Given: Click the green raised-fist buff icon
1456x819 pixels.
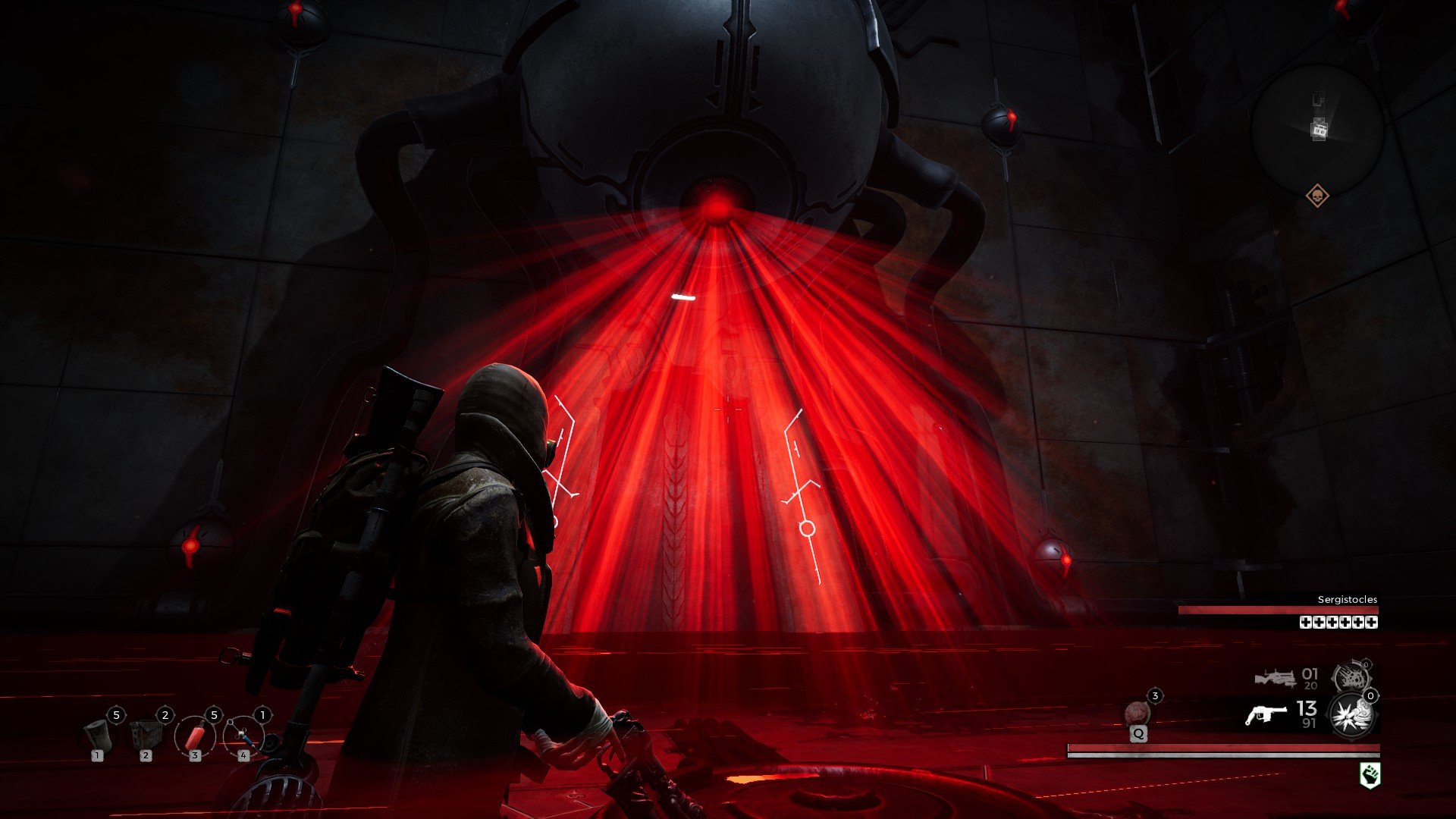Looking at the screenshot, I should click(x=1369, y=775).
